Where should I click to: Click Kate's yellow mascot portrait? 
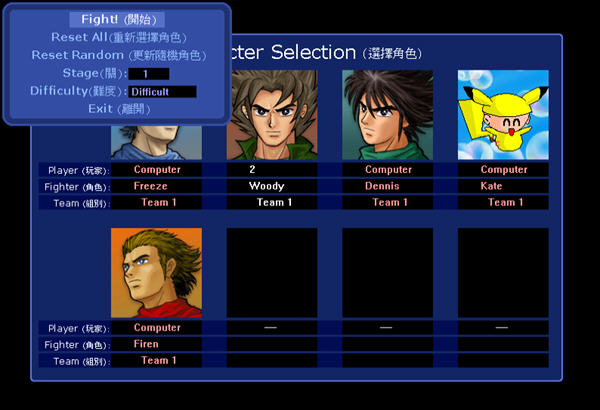click(503, 115)
